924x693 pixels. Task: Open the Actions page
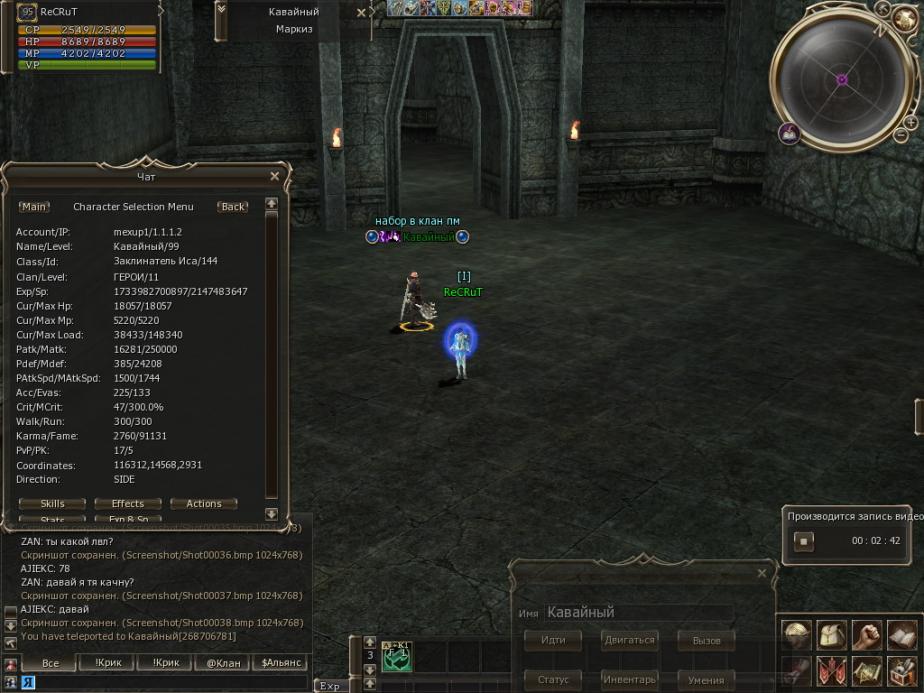pyautogui.click(x=204, y=504)
